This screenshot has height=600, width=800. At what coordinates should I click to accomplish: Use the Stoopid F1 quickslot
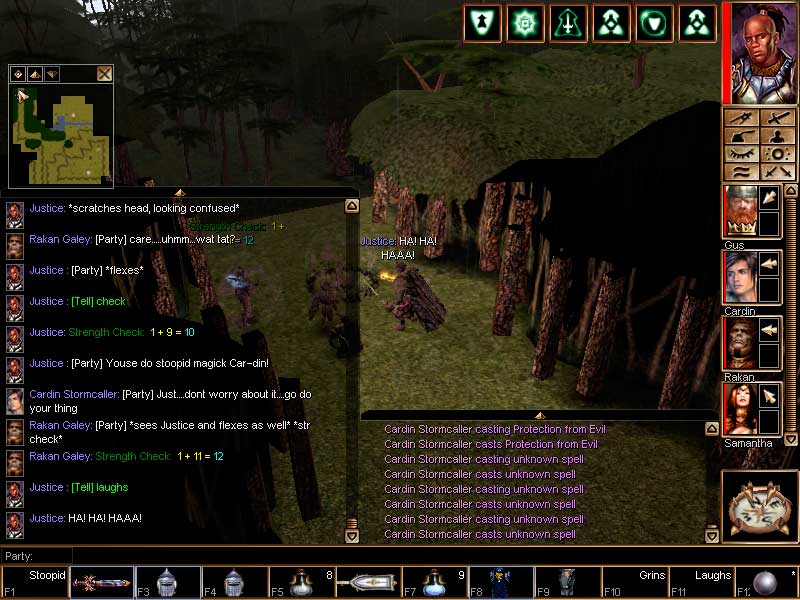[35, 582]
